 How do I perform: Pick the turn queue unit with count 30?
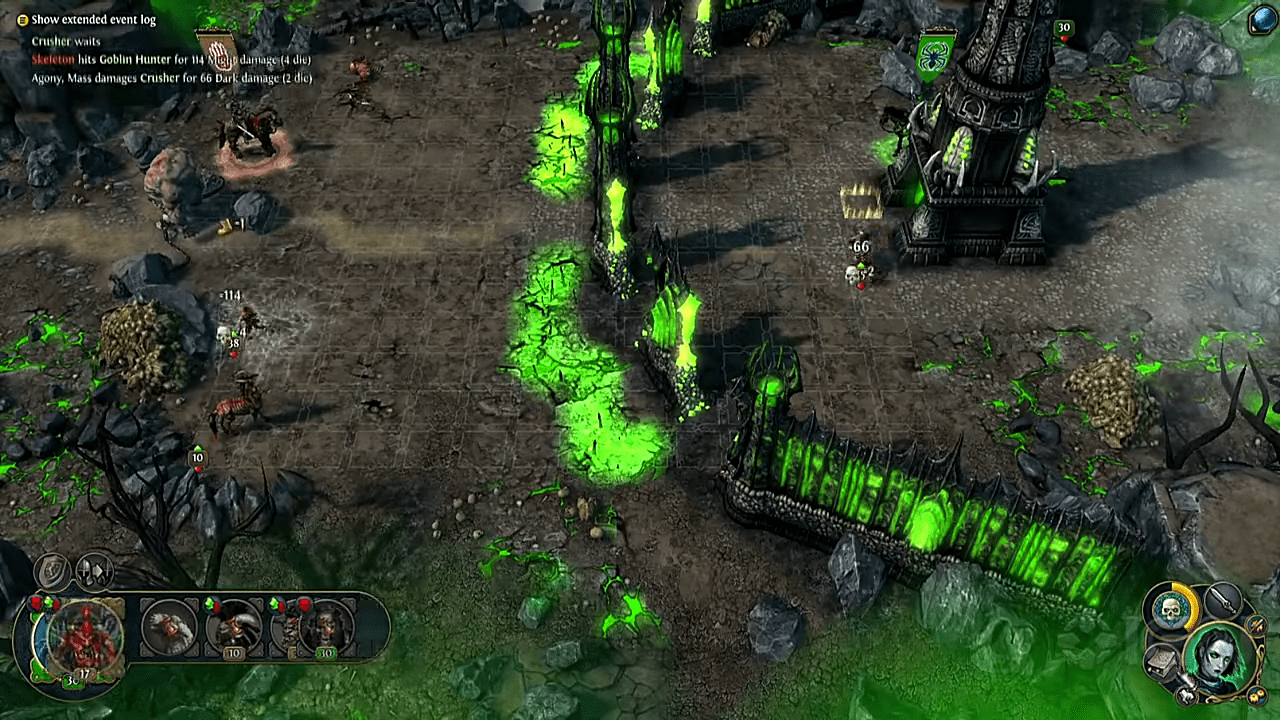(325, 630)
